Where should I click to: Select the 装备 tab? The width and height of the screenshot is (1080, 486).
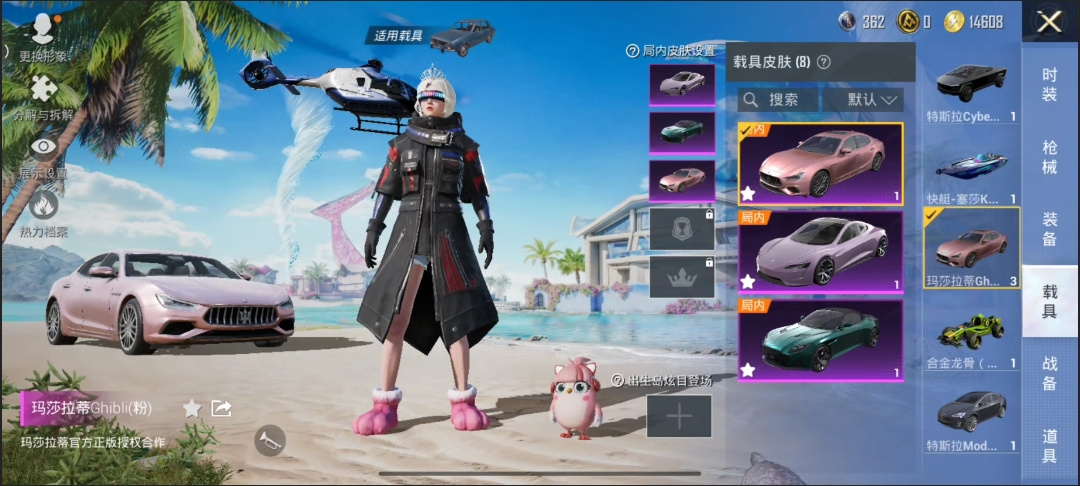click(1049, 229)
